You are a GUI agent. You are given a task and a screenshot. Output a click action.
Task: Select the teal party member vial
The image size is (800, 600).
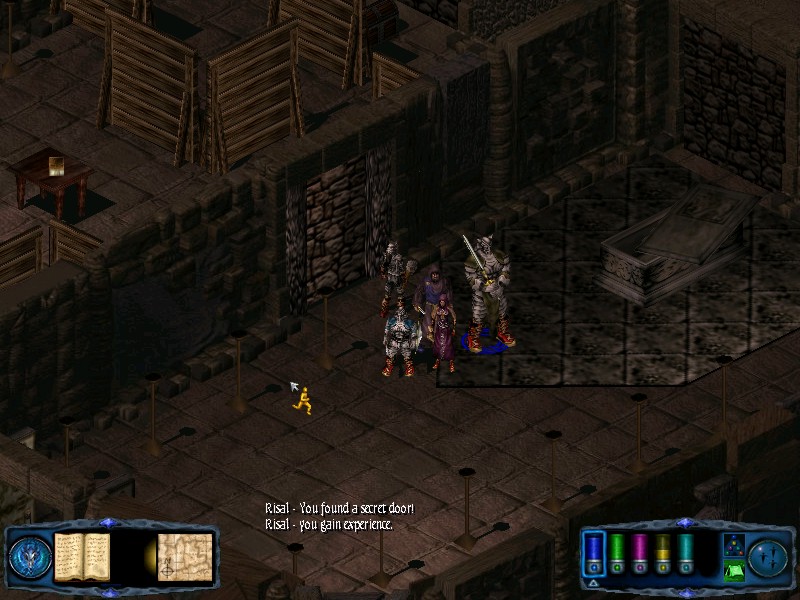pyautogui.click(x=686, y=553)
